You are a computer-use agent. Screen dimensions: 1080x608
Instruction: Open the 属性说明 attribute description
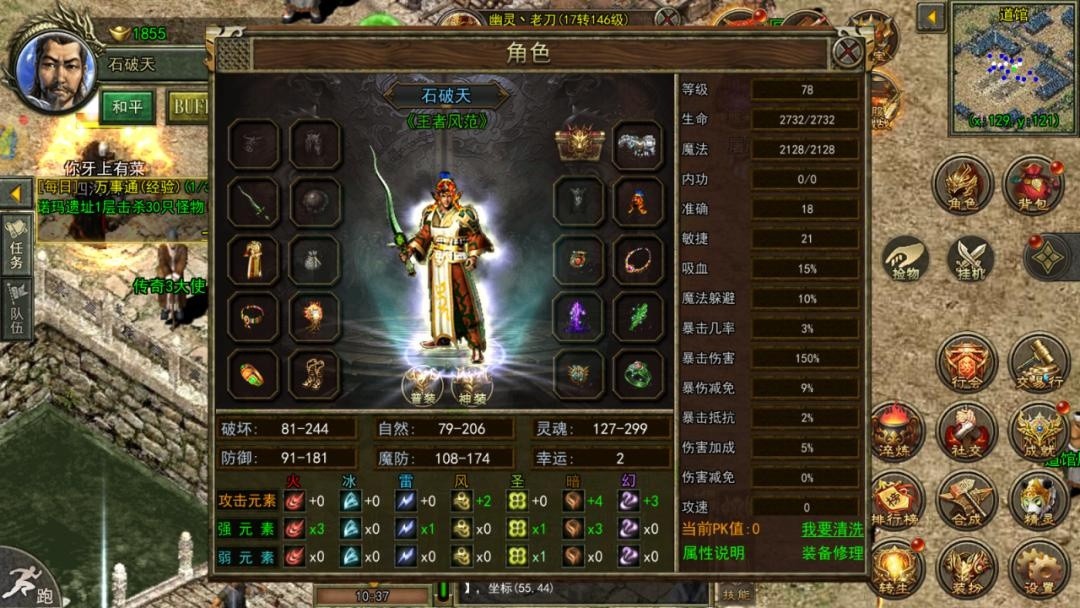713,553
